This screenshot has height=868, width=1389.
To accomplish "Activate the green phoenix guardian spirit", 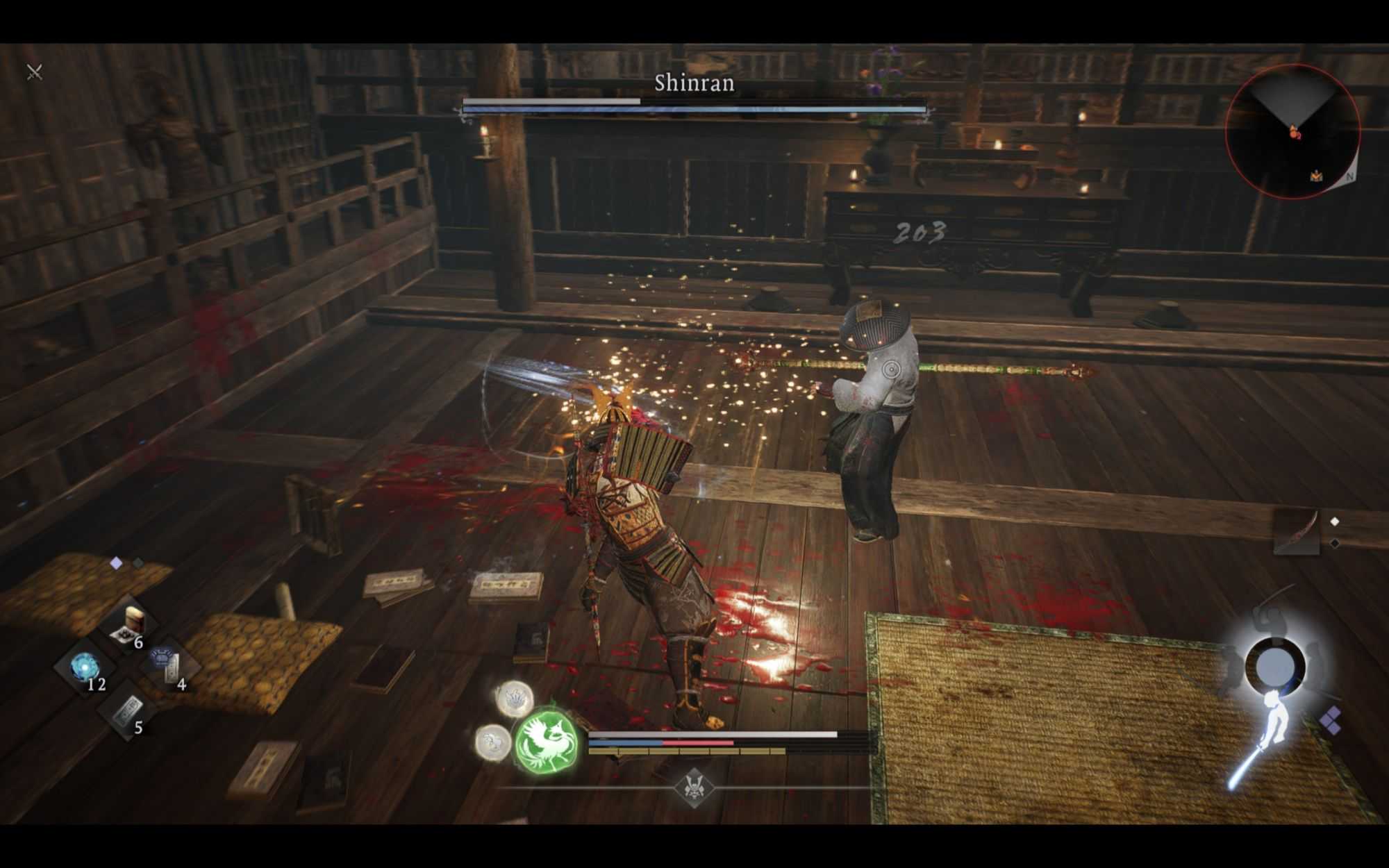I will click(x=547, y=741).
